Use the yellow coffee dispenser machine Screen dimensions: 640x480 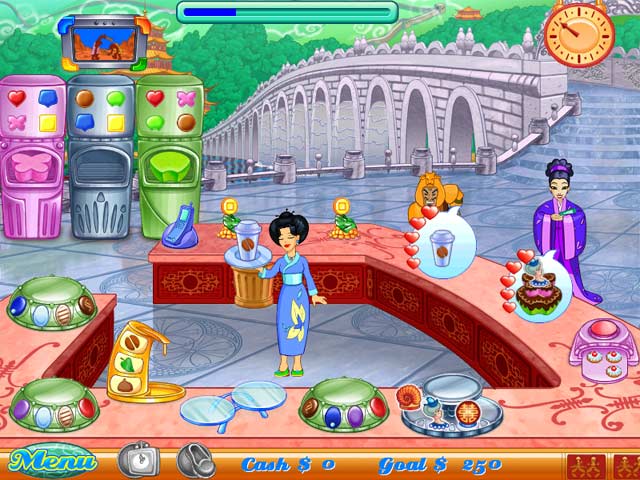tap(136, 361)
